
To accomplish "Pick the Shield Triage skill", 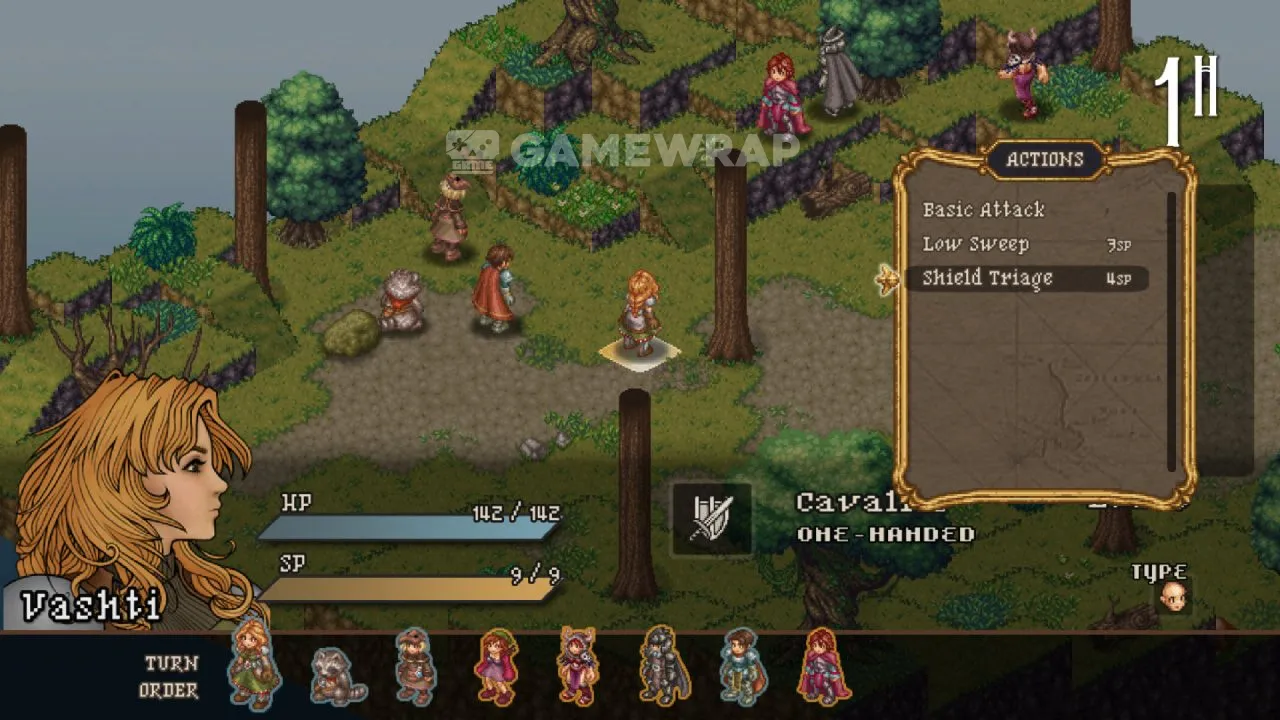I will (x=987, y=279).
